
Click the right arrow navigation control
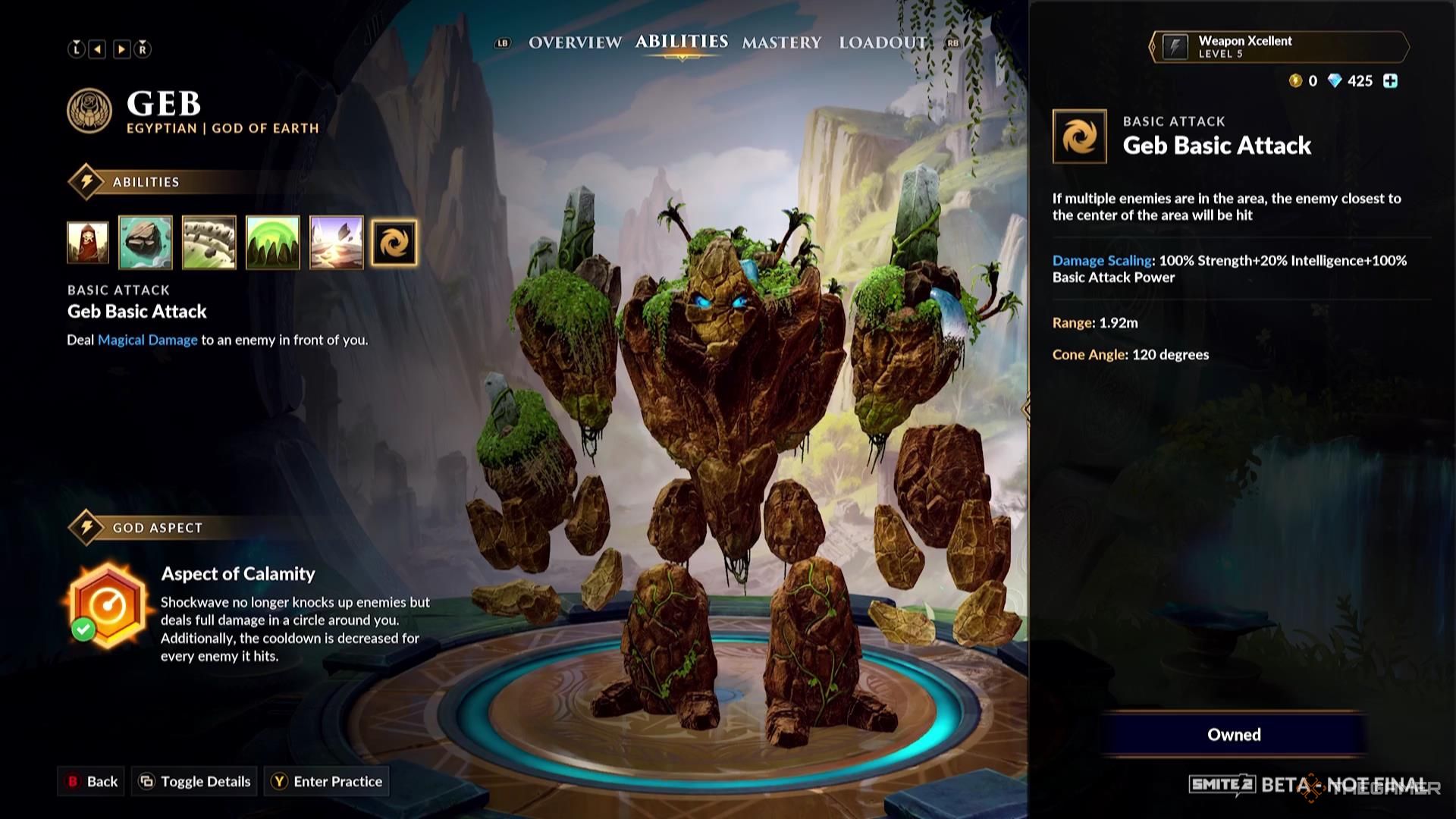[x=121, y=48]
